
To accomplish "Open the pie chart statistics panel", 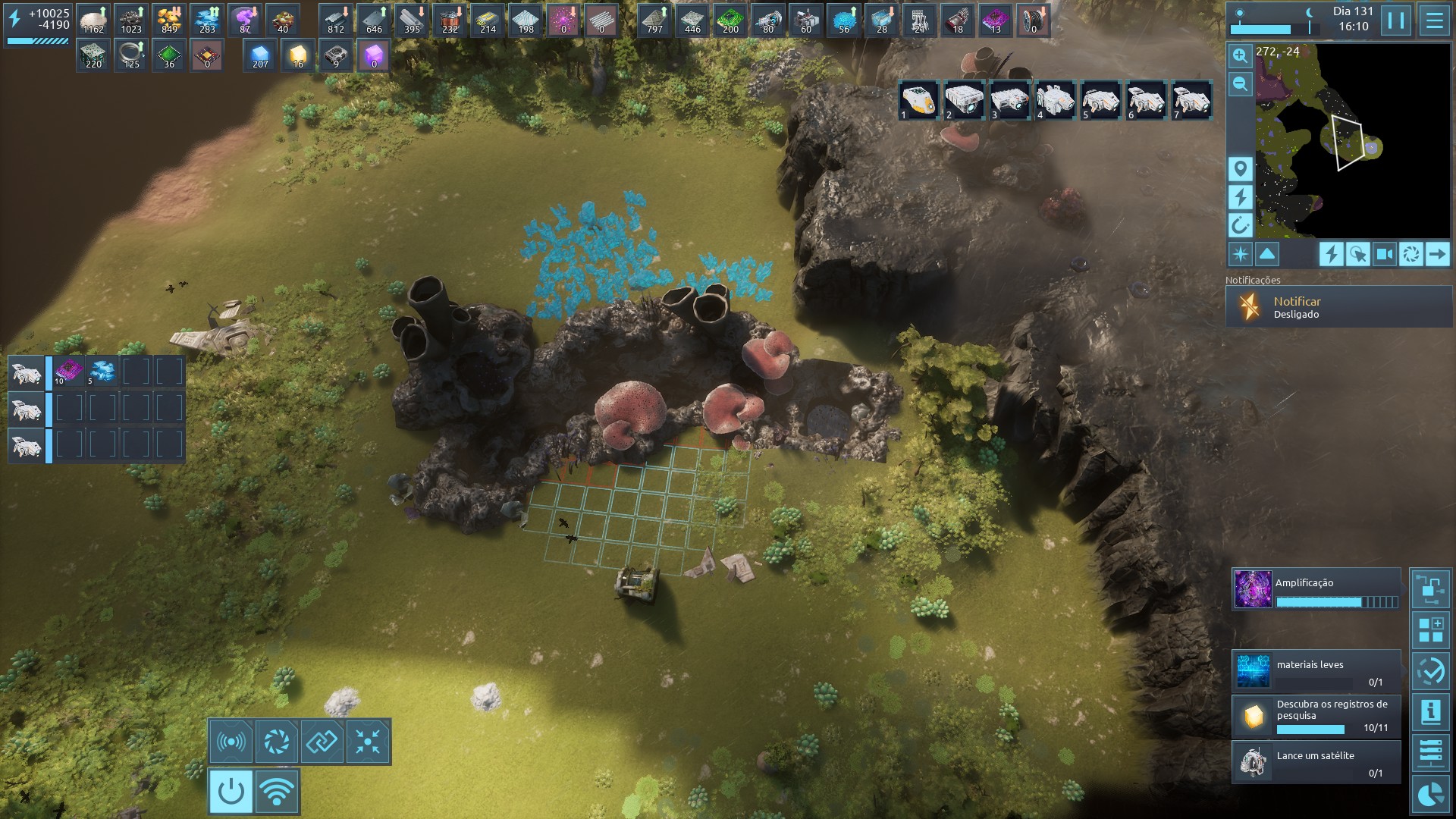I will click(x=1431, y=795).
